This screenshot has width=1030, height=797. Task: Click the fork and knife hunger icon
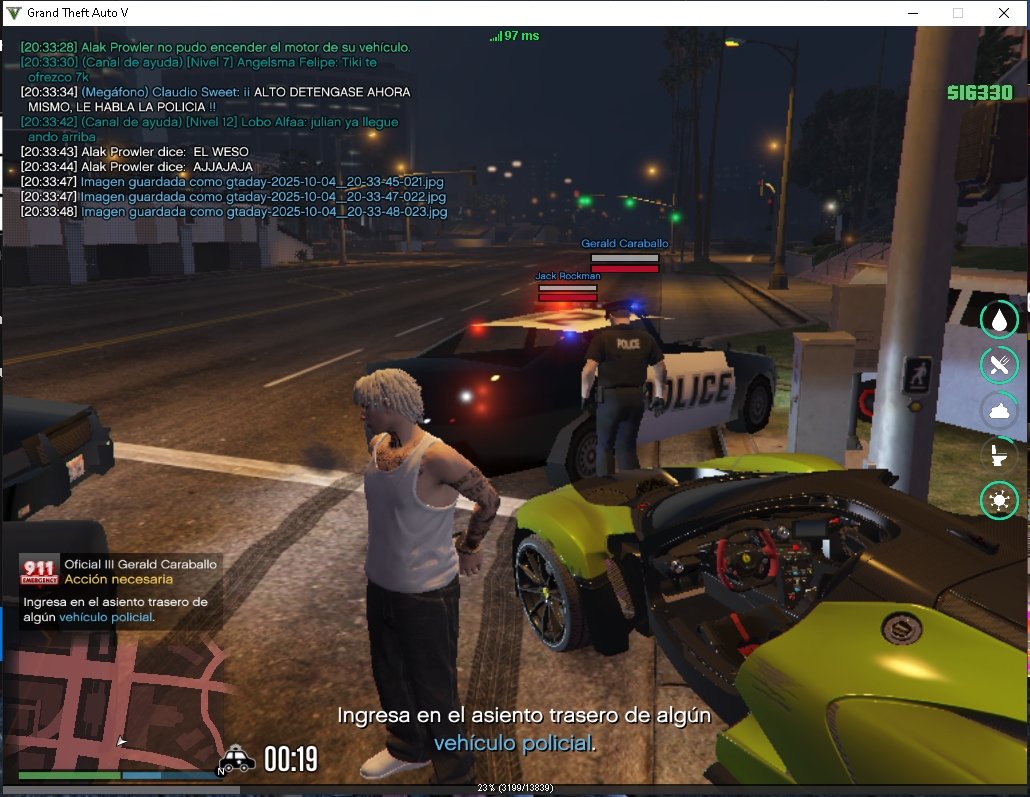[x=999, y=364]
